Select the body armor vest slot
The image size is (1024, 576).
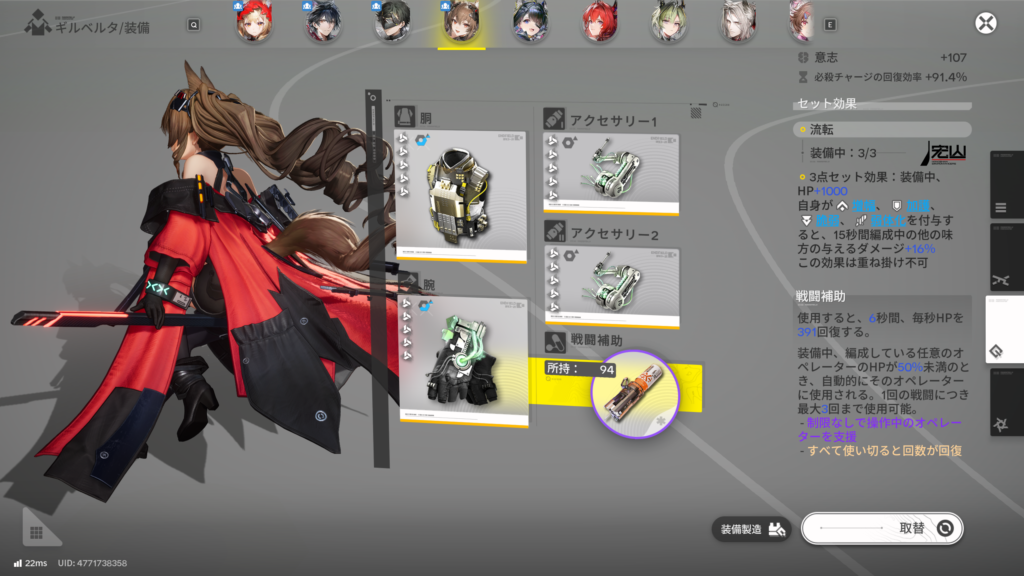tap(461, 196)
